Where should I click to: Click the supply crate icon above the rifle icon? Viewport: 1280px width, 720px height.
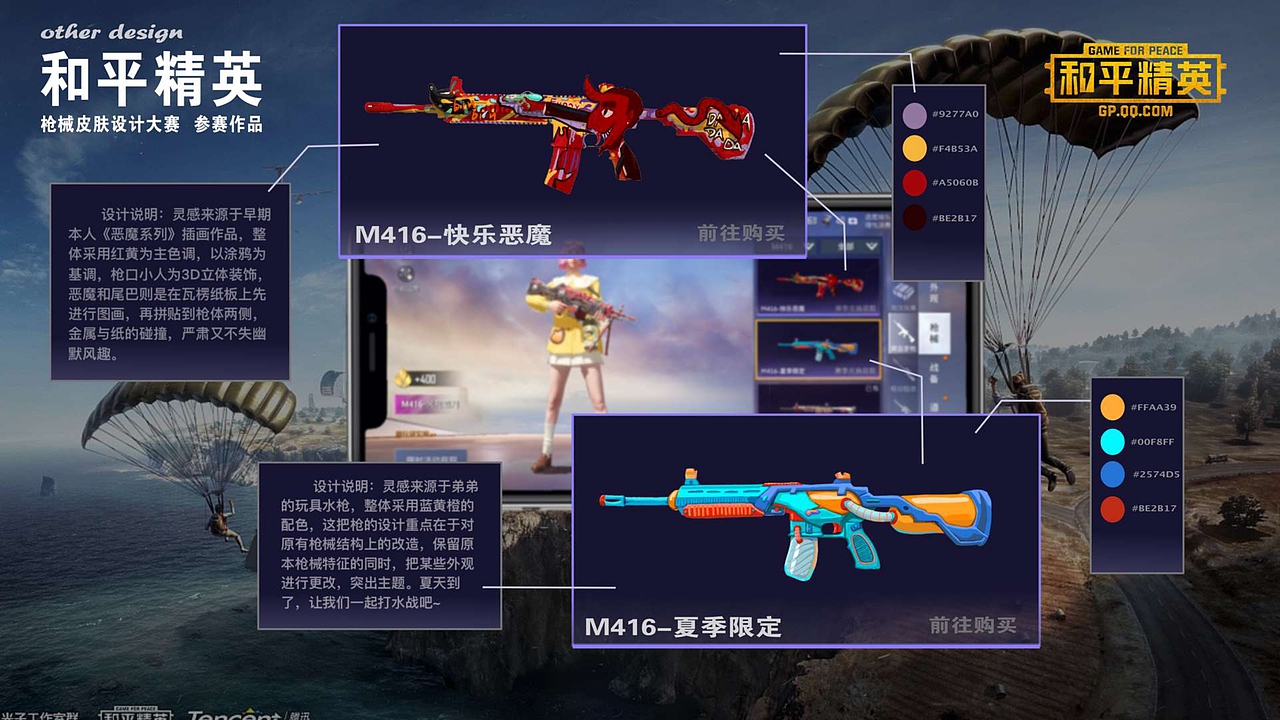pyautogui.click(x=902, y=293)
